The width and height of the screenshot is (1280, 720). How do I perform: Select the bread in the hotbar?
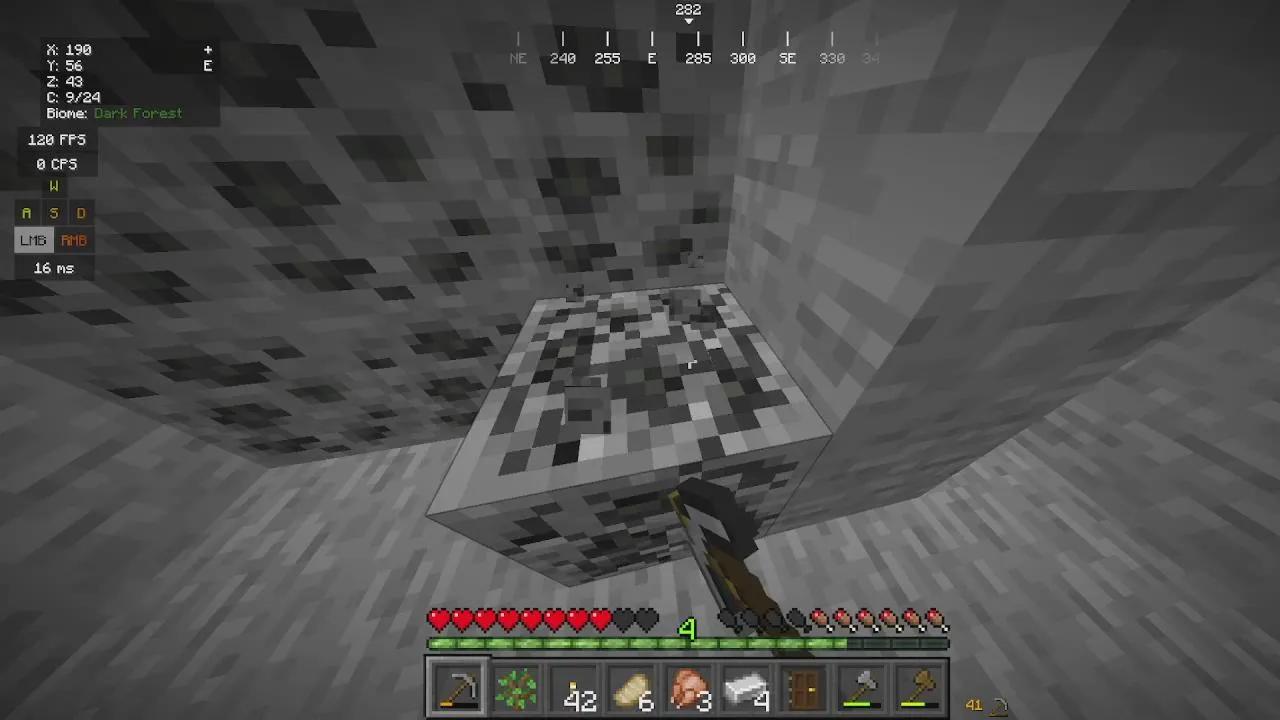point(630,688)
